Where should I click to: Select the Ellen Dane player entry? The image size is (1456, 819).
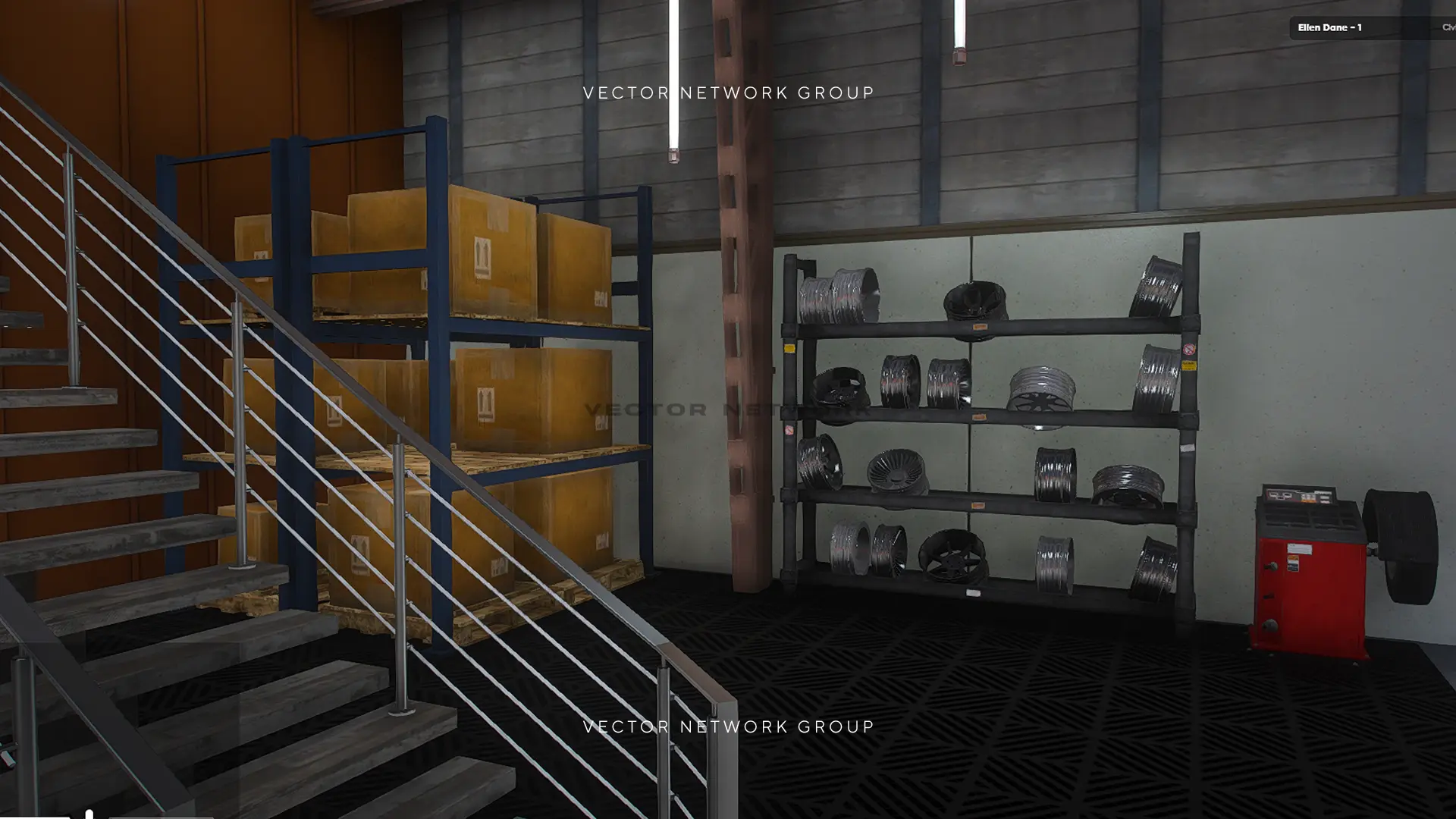point(1331,28)
